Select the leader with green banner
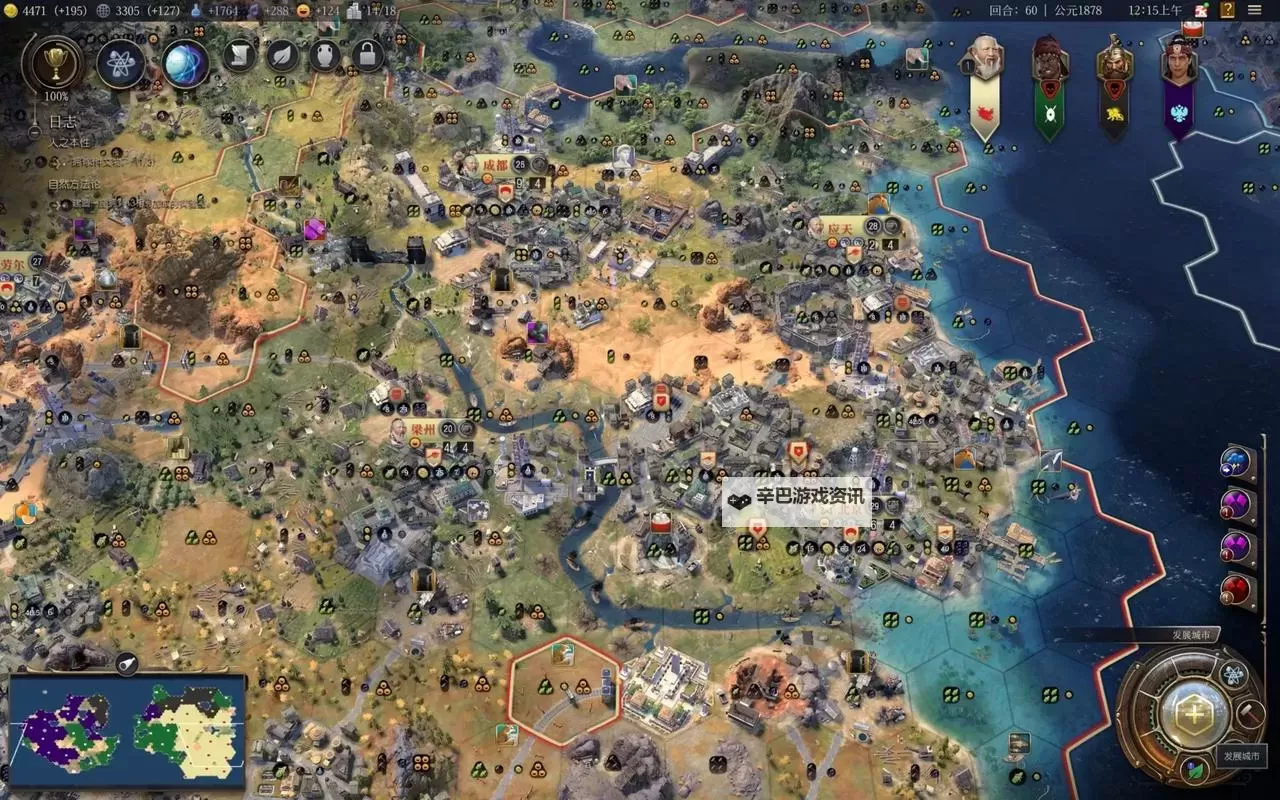This screenshot has width=1280, height=800. click(x=1048, y=62)
